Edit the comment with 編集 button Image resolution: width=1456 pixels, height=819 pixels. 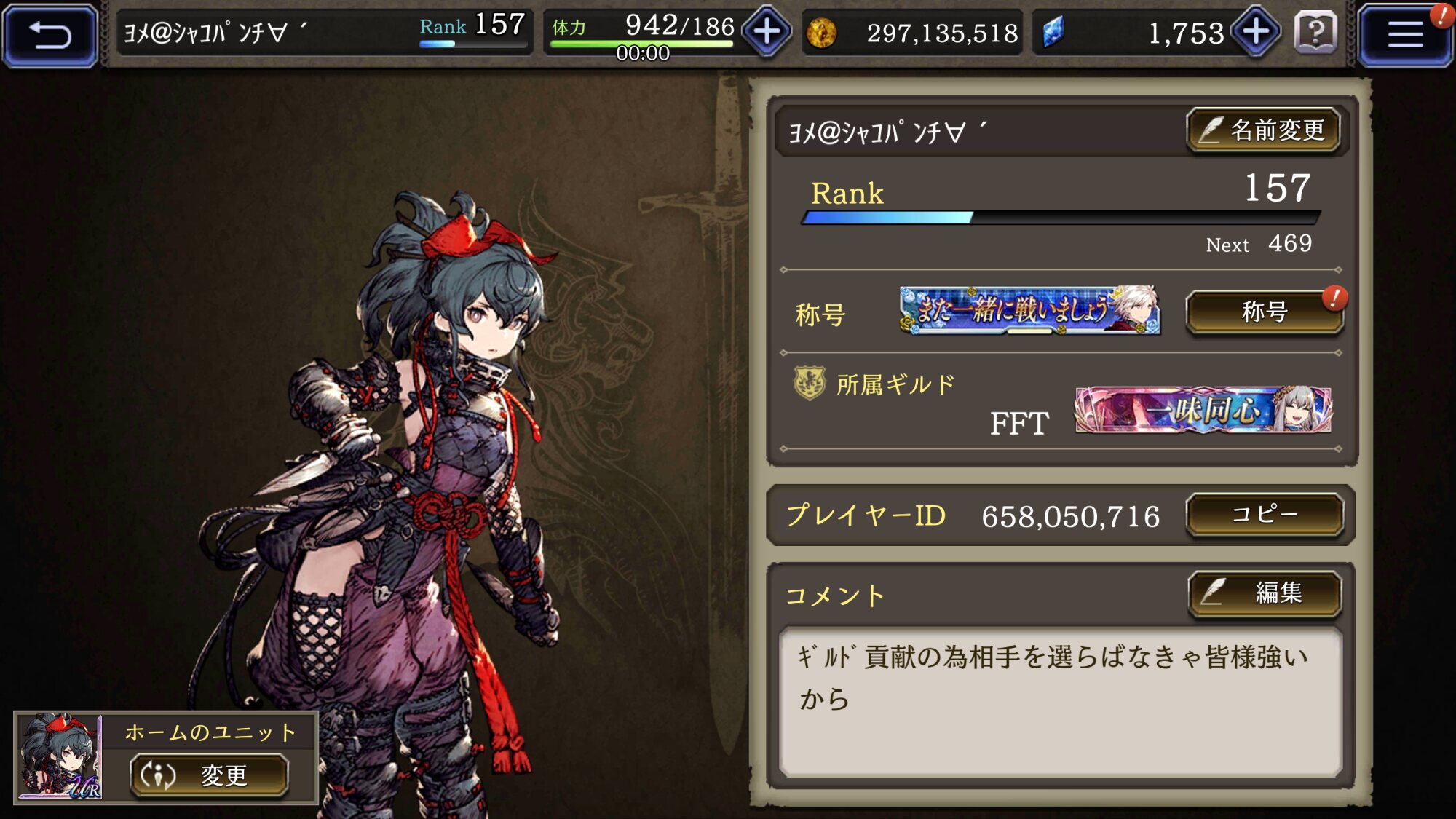[1265, 593]
